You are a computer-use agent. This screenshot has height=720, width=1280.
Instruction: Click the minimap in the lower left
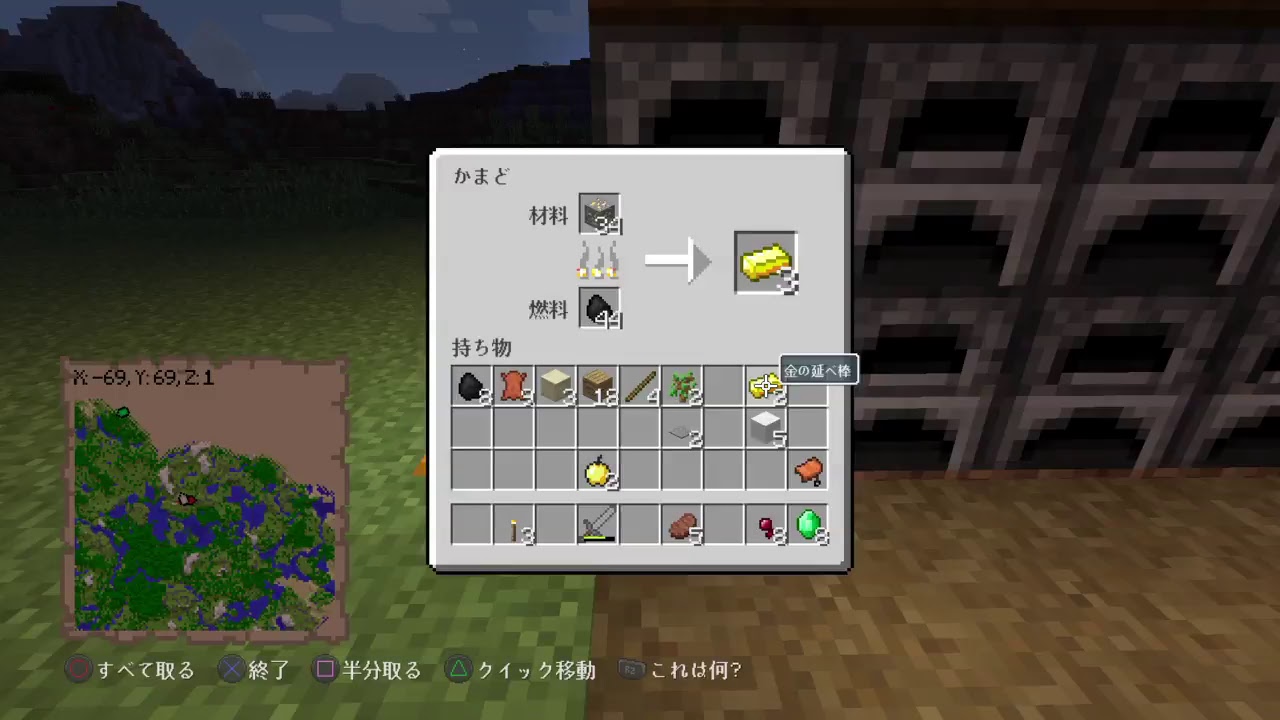click(205, 500)
